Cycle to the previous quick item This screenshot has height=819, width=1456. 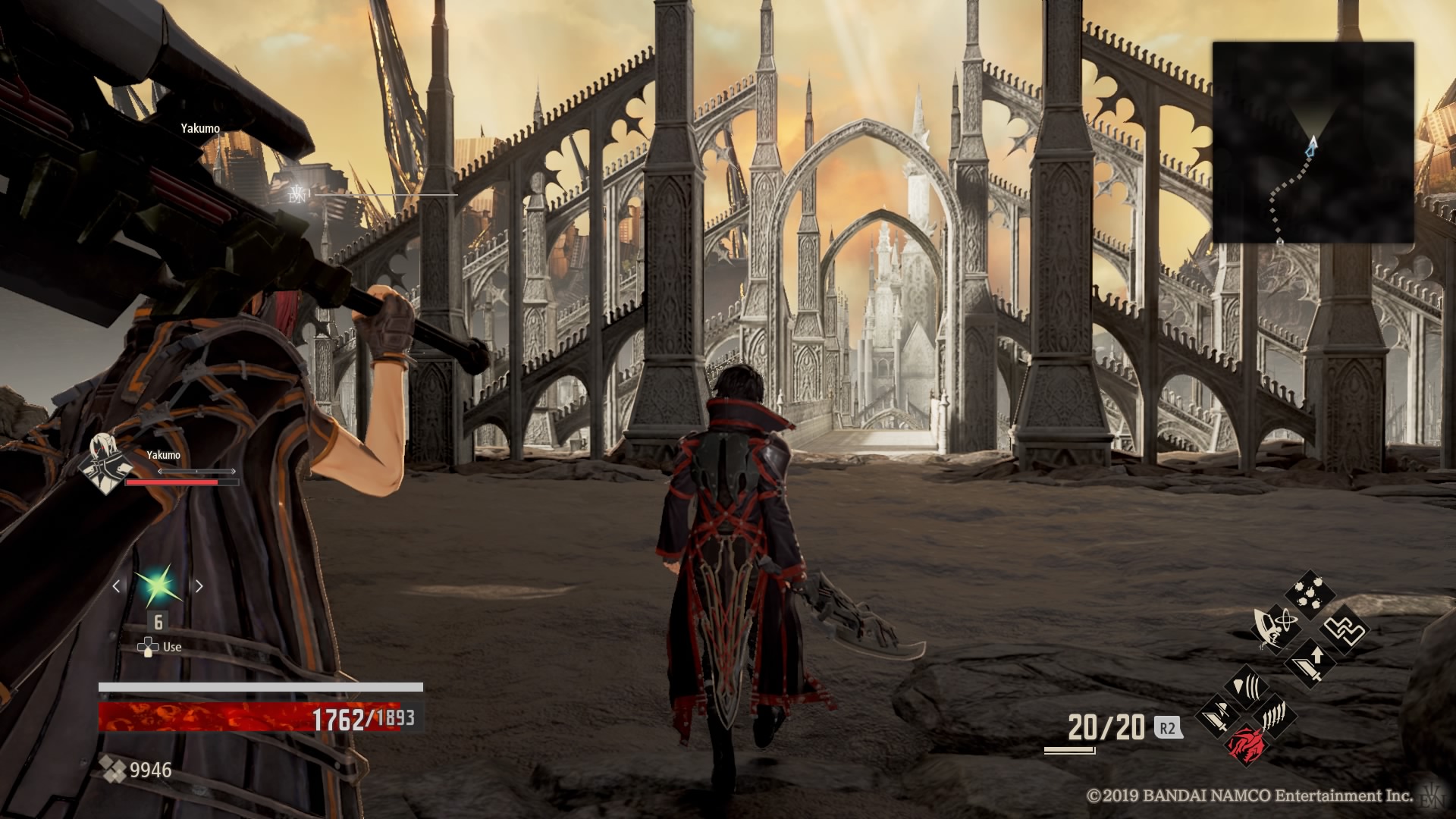click(x=117, y=586)
